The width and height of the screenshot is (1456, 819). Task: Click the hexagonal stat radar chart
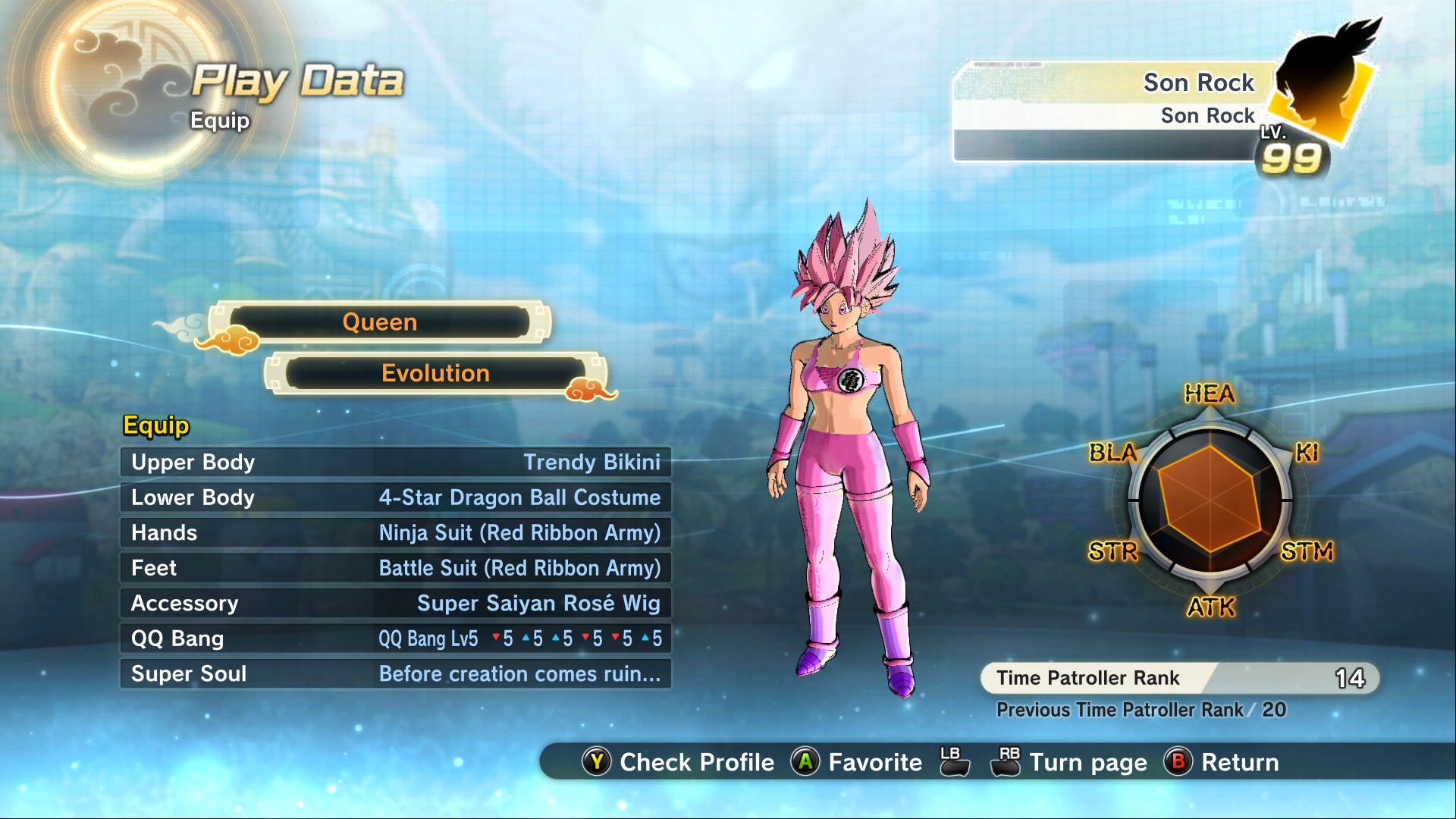pos(1210,499)
